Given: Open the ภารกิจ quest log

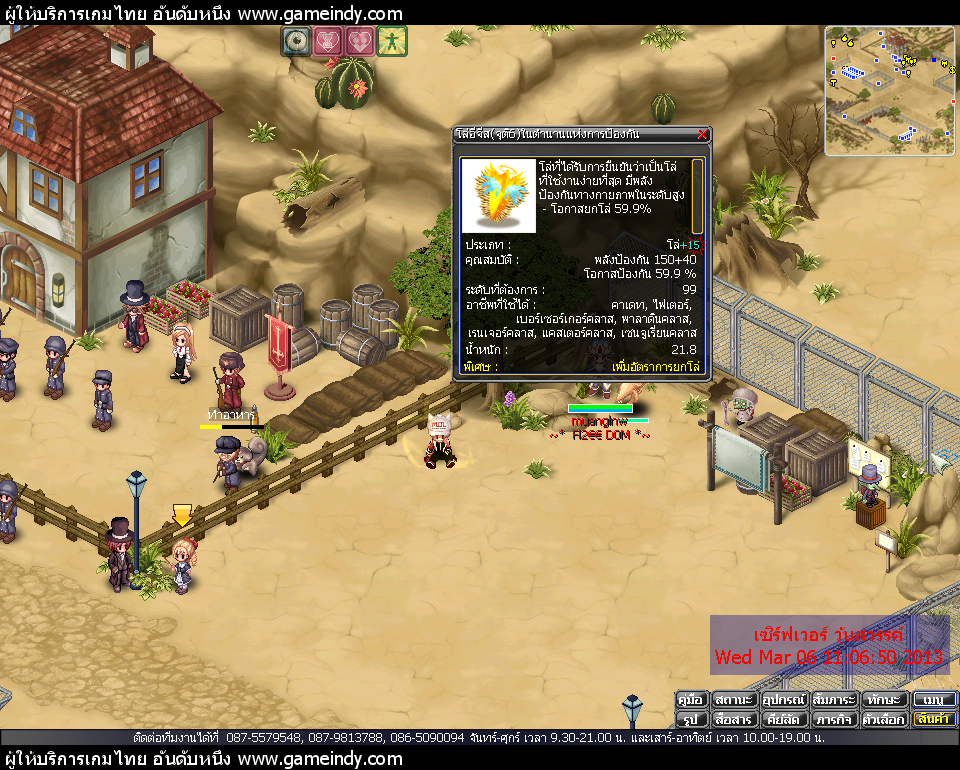Looking at the screenshot, I should 834,719.
